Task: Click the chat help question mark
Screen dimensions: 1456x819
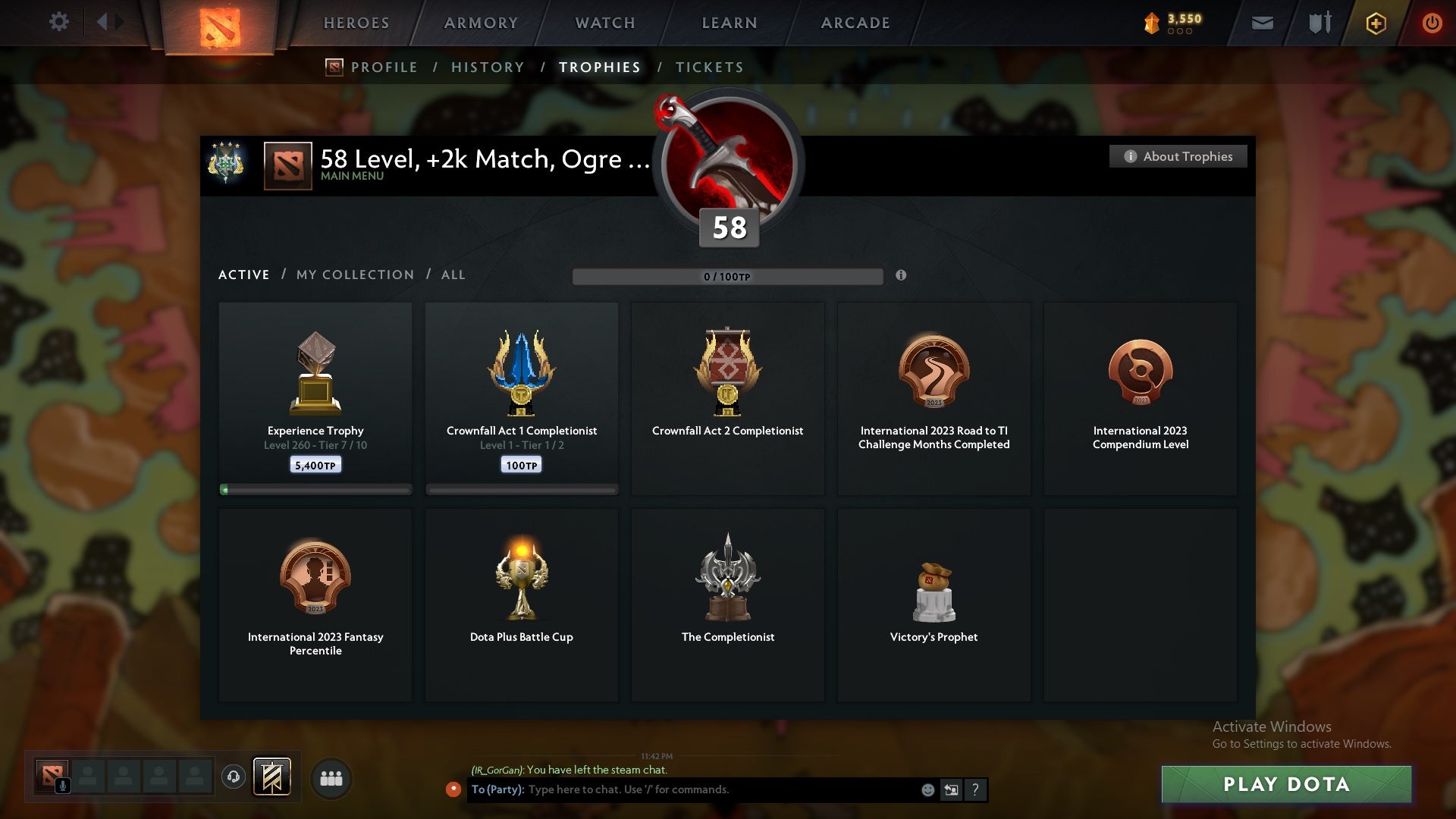Action: click(x=975, y=789)
